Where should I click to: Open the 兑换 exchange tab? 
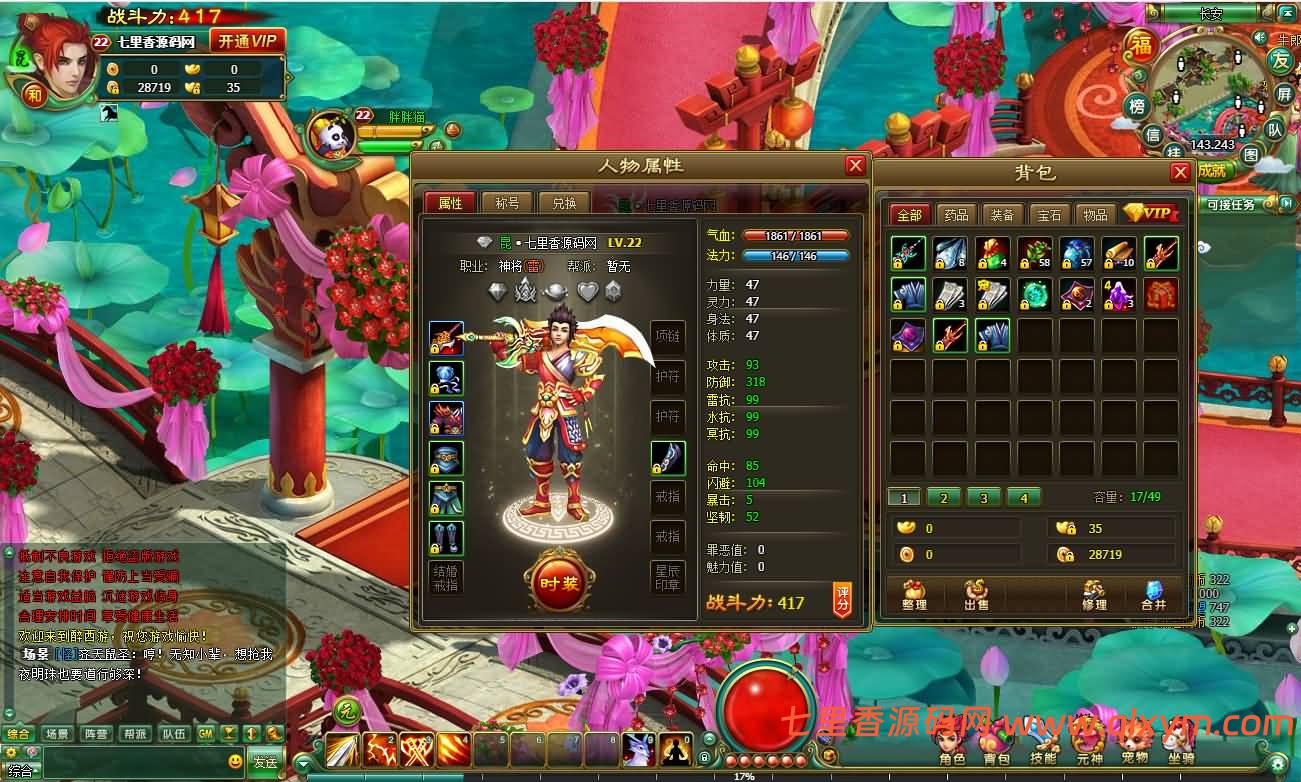coord(564,203)
